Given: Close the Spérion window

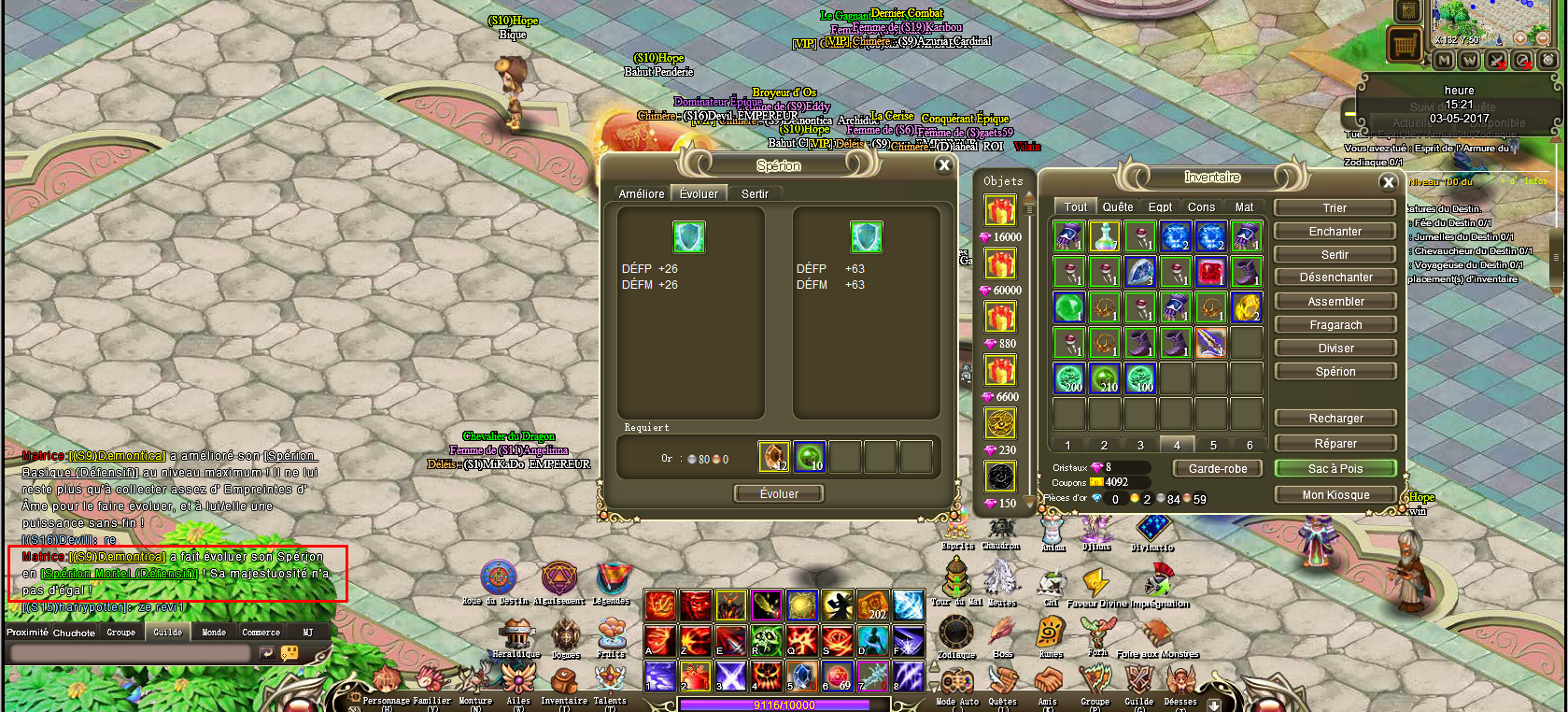Looking at the screenshot, I should [943, 165].
